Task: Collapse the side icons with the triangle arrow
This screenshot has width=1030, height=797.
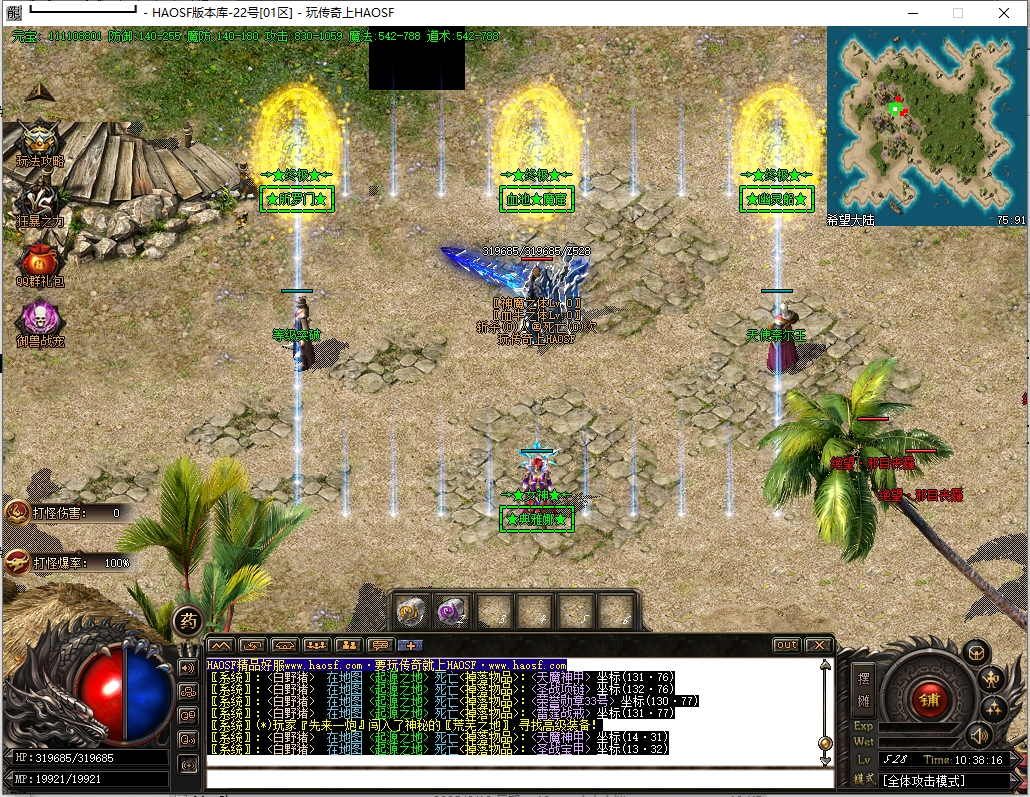Action: coord(39,92)
